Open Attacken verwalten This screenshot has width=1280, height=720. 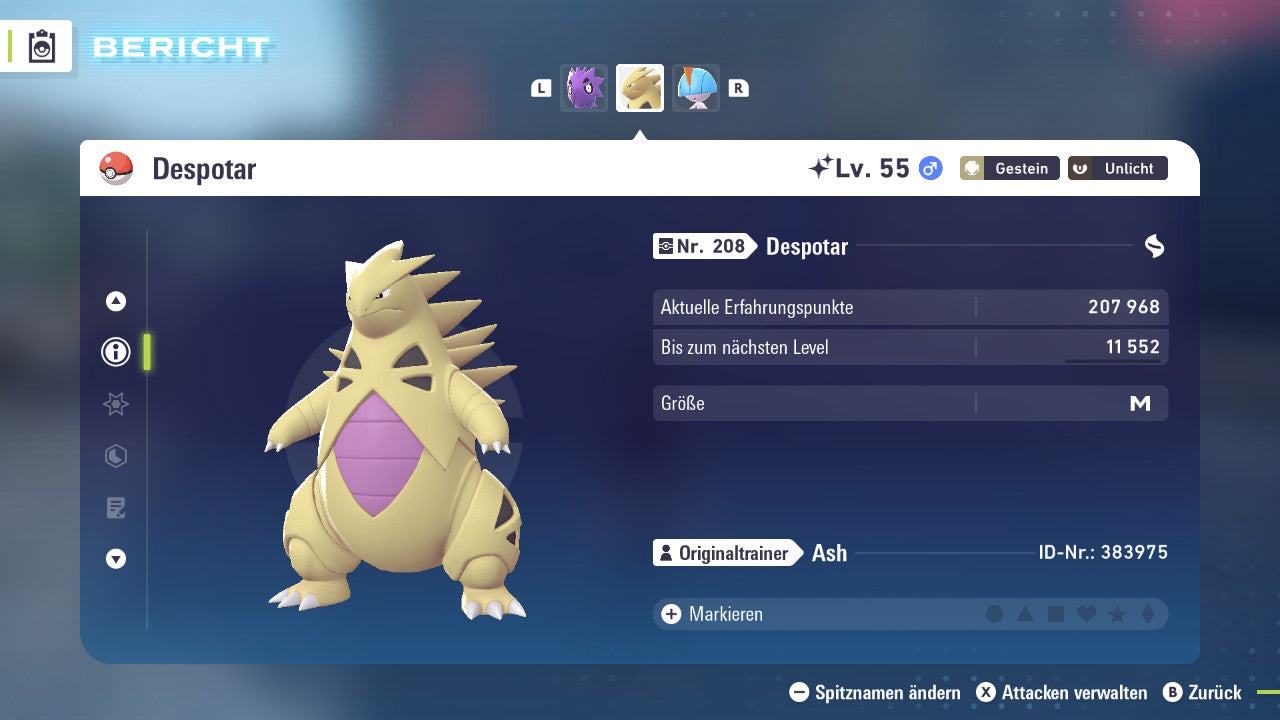click(1062, 692)
